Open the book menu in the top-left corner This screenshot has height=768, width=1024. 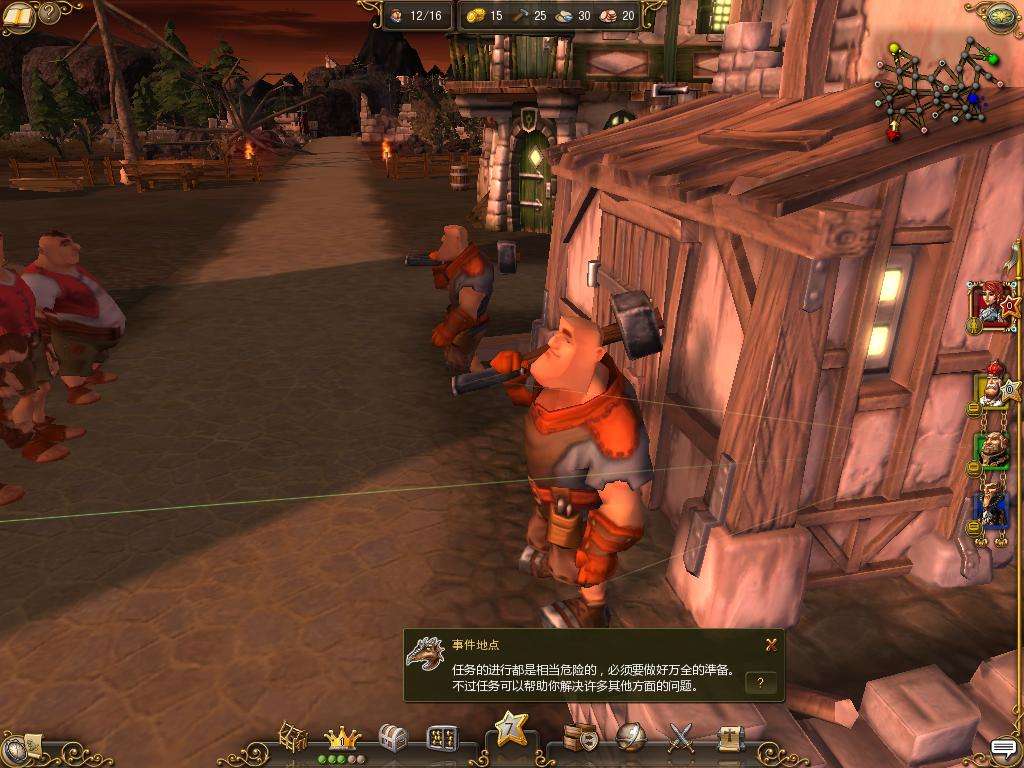(x=19, y=16)
